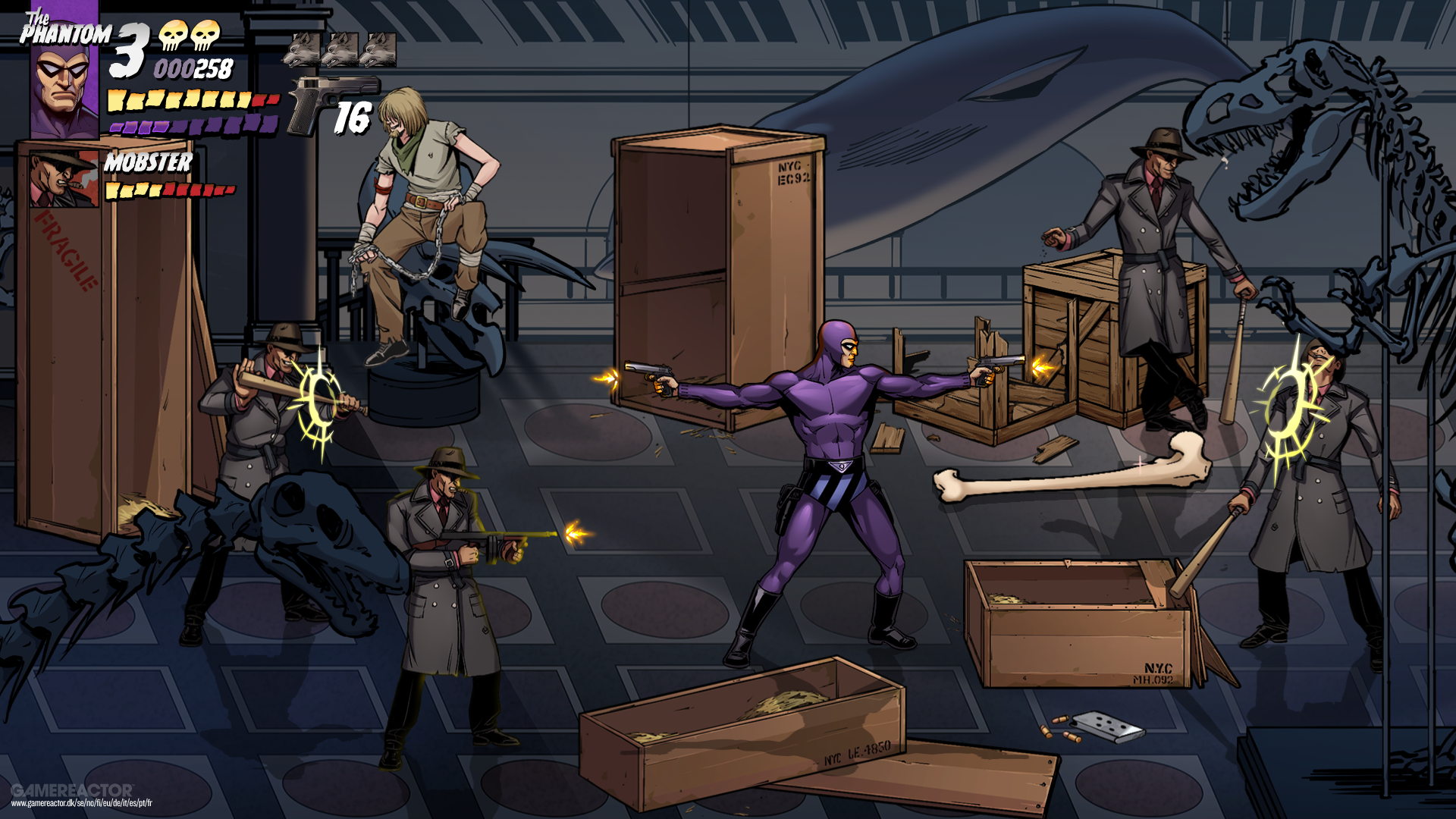Click the MOBSTER name label
Viewport: 1456px width, 819px height.
click(x=148, y=162)
